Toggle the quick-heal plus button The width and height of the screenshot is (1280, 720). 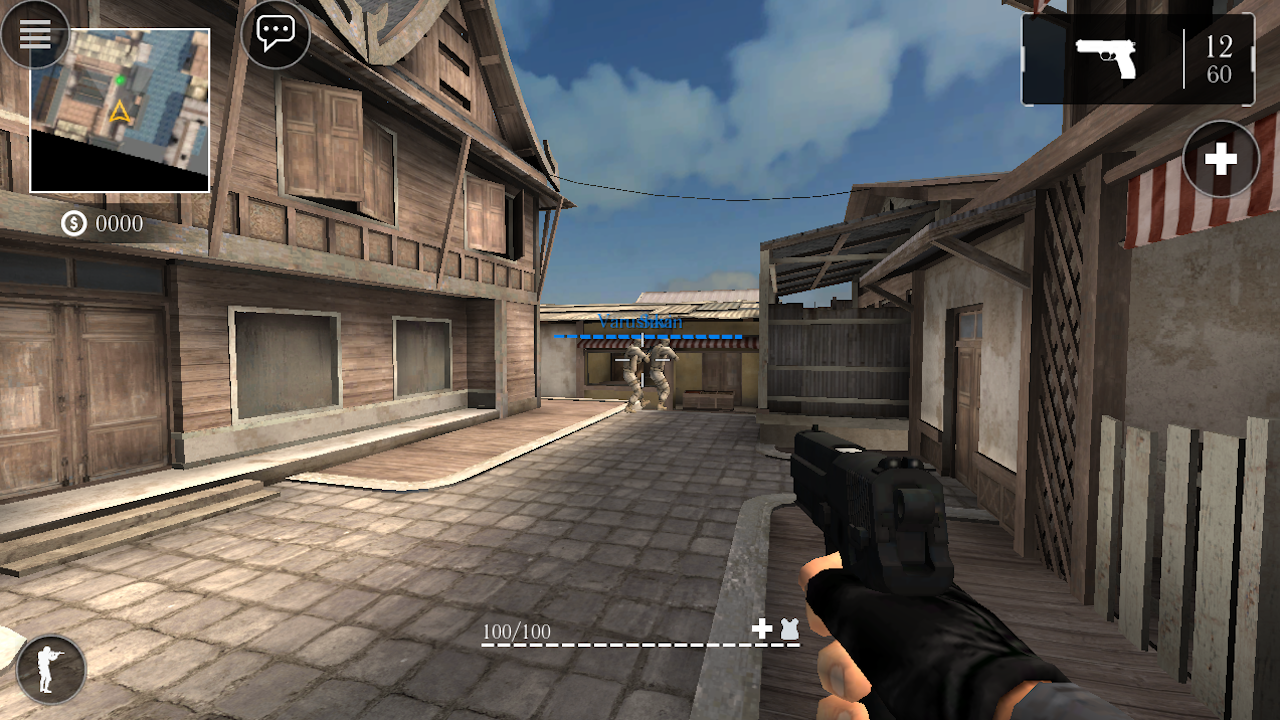(1220, 159)
